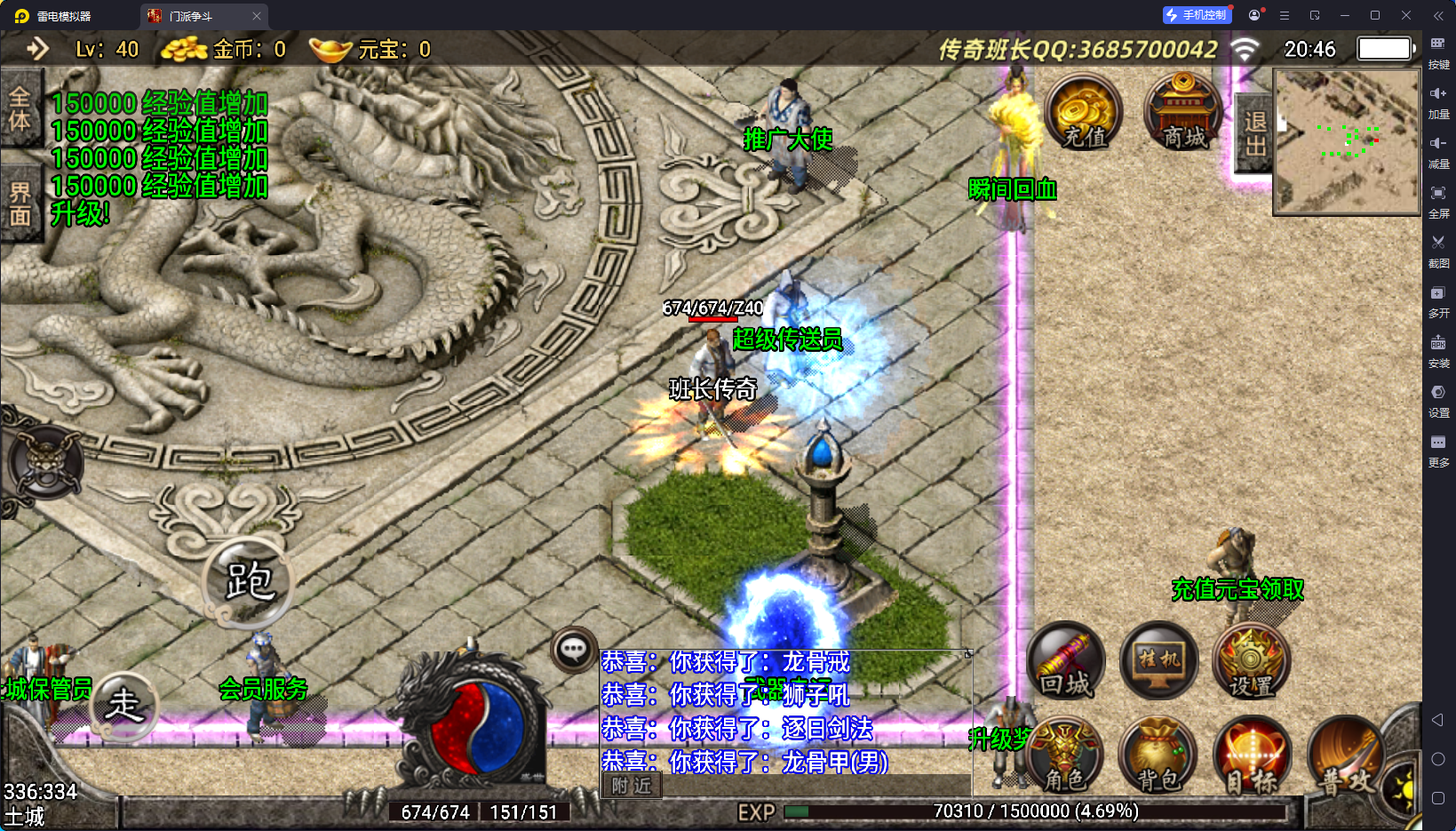Choose the 全体 side tab
This screenshot has width=1456, height=831.
tap(20, 108)
